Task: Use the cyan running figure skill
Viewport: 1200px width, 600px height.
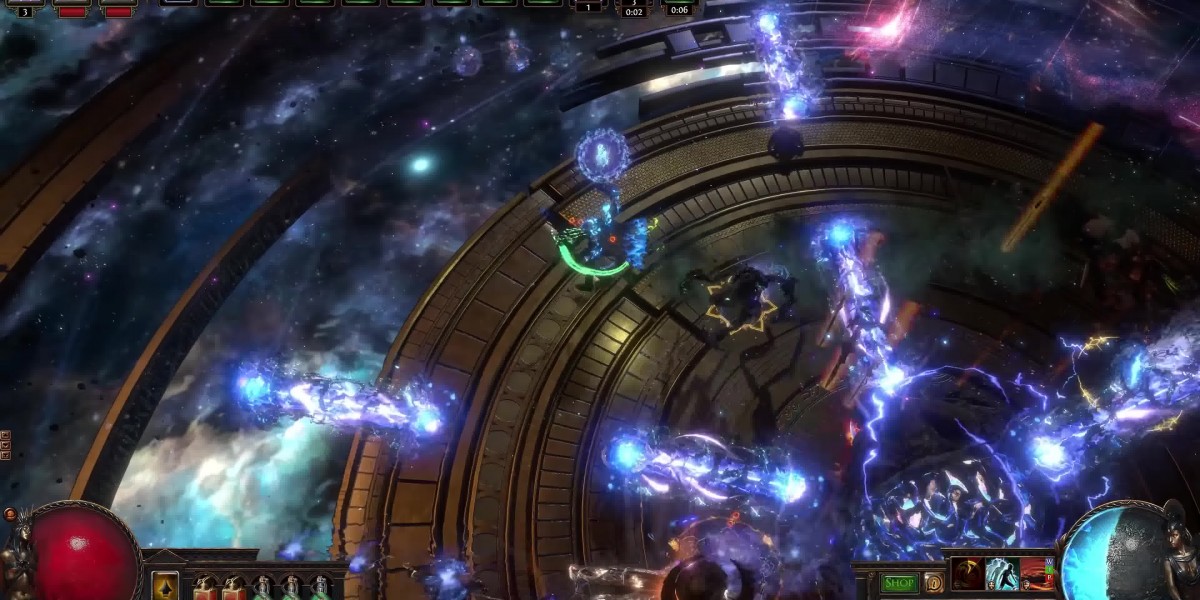Action: [x=1002, y=574]
